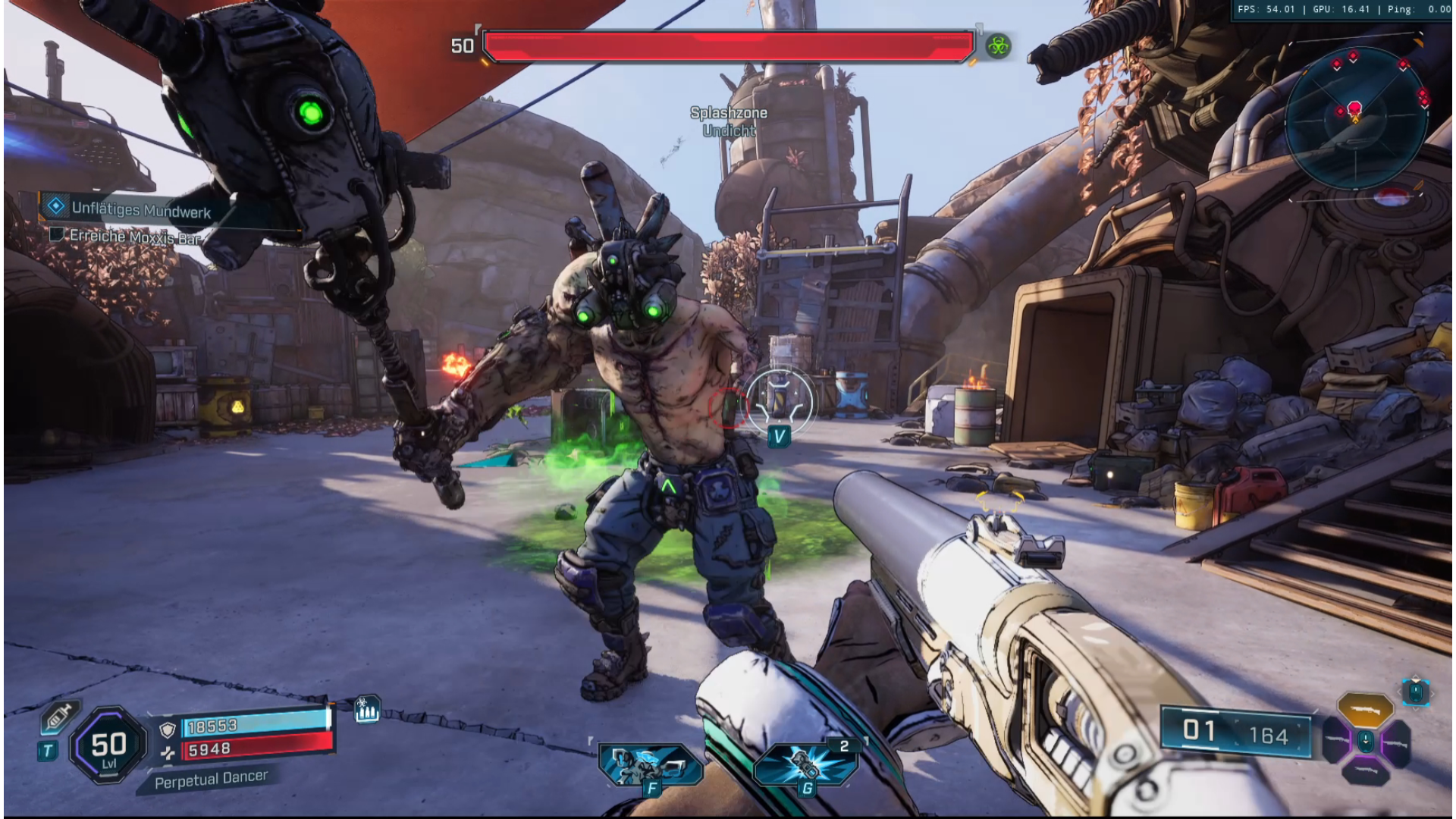Click the level 50 character badge
The image size is (1456, 819).
pos(108,746)
